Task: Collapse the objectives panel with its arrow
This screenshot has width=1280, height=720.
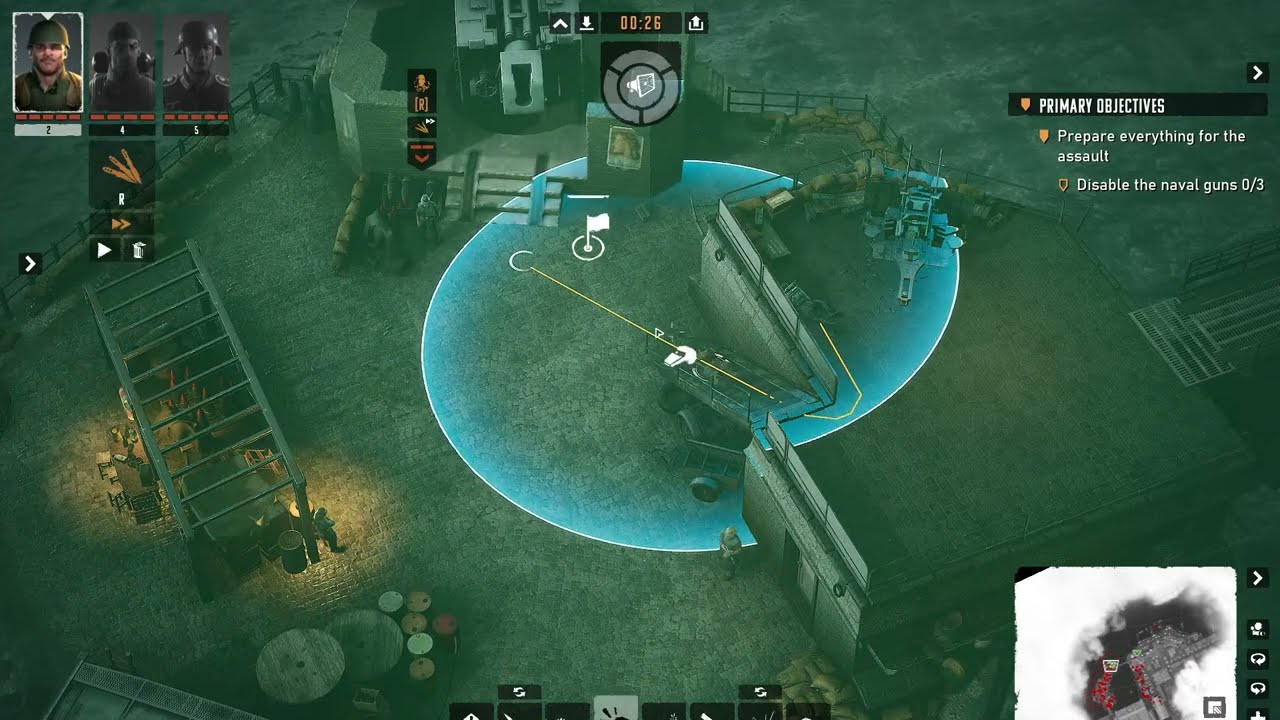Action: click(1257, 72)
